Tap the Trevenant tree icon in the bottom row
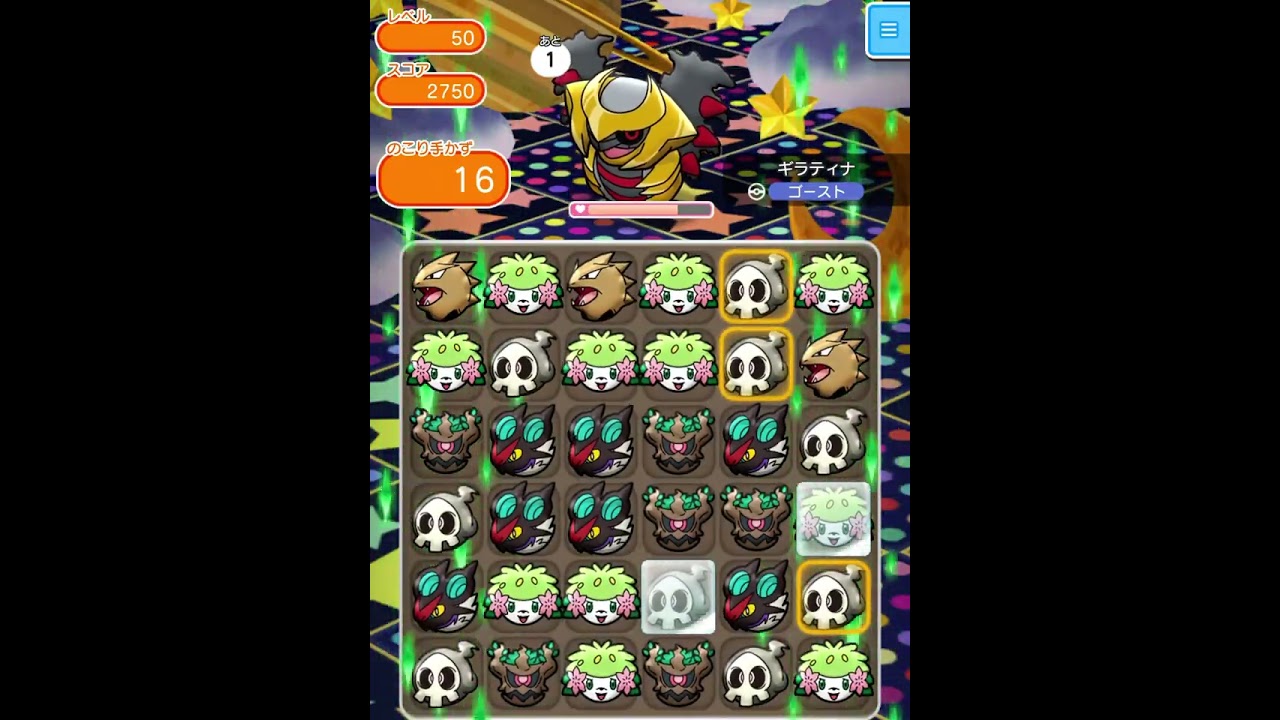Viewport: 1280px width, 720px height. [x=521, y=676]
